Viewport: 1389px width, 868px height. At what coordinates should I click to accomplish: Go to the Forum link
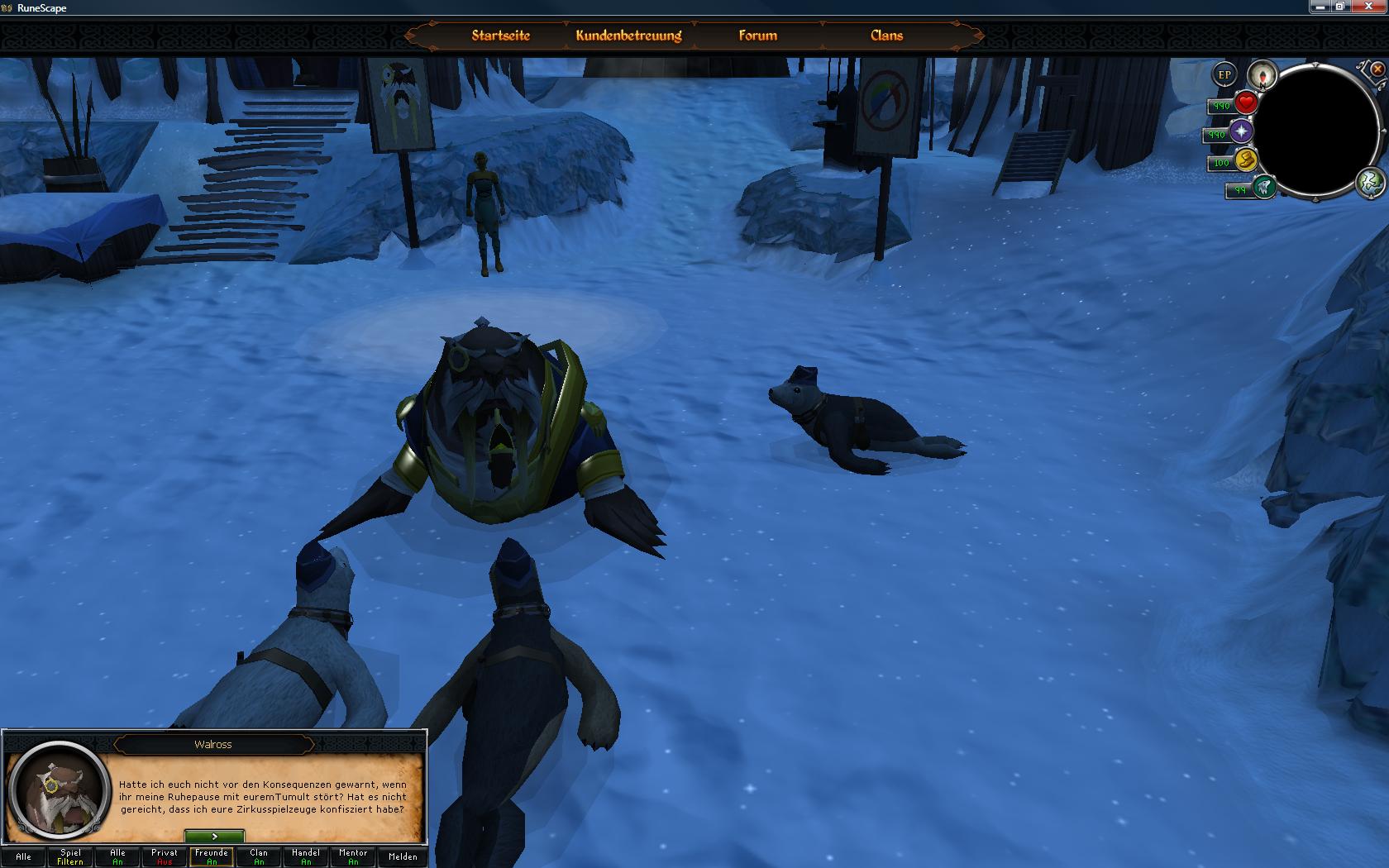coord(757,36)
